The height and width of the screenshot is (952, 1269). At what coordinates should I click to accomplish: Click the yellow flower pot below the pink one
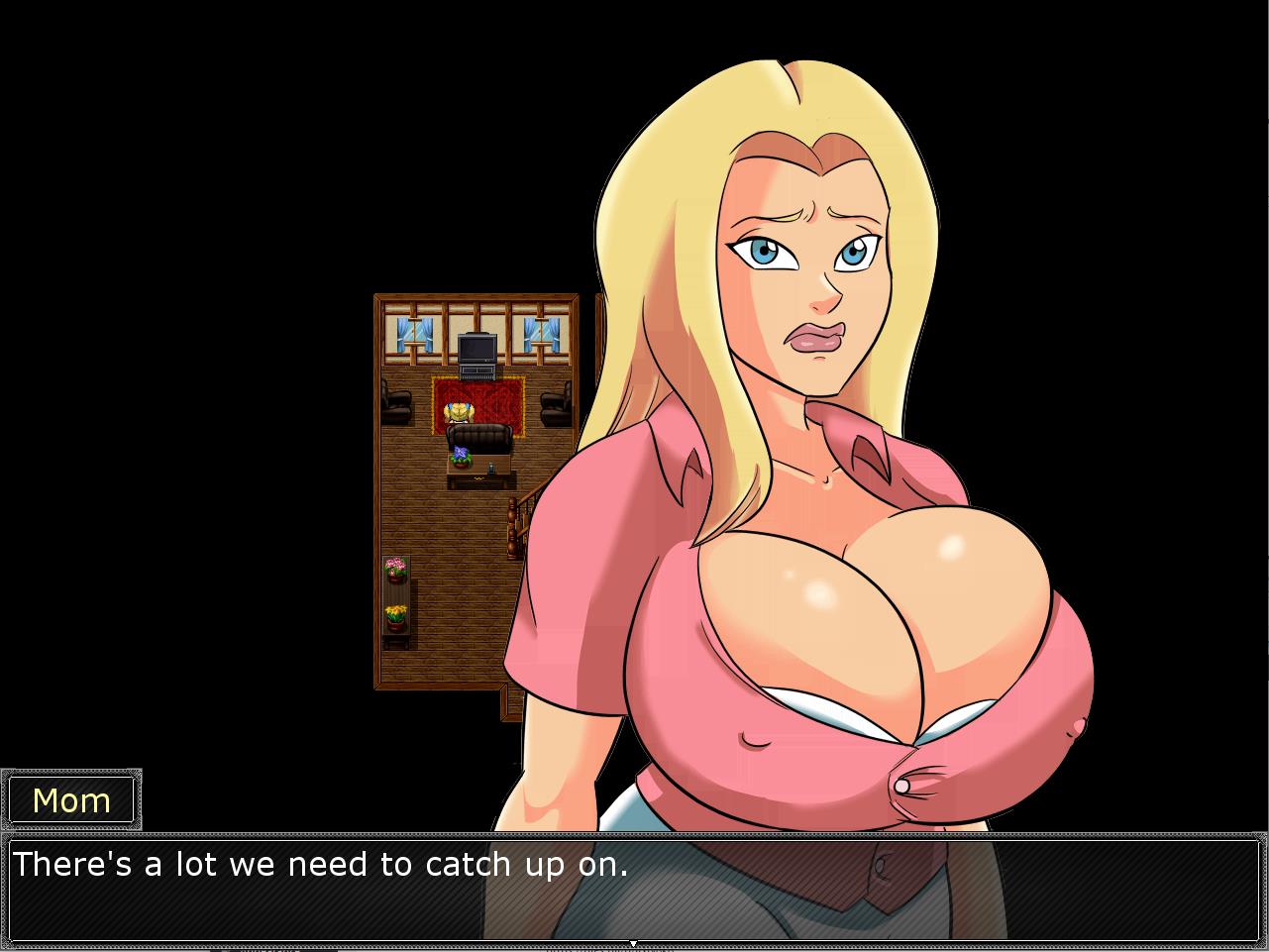[x=395, y=614]
